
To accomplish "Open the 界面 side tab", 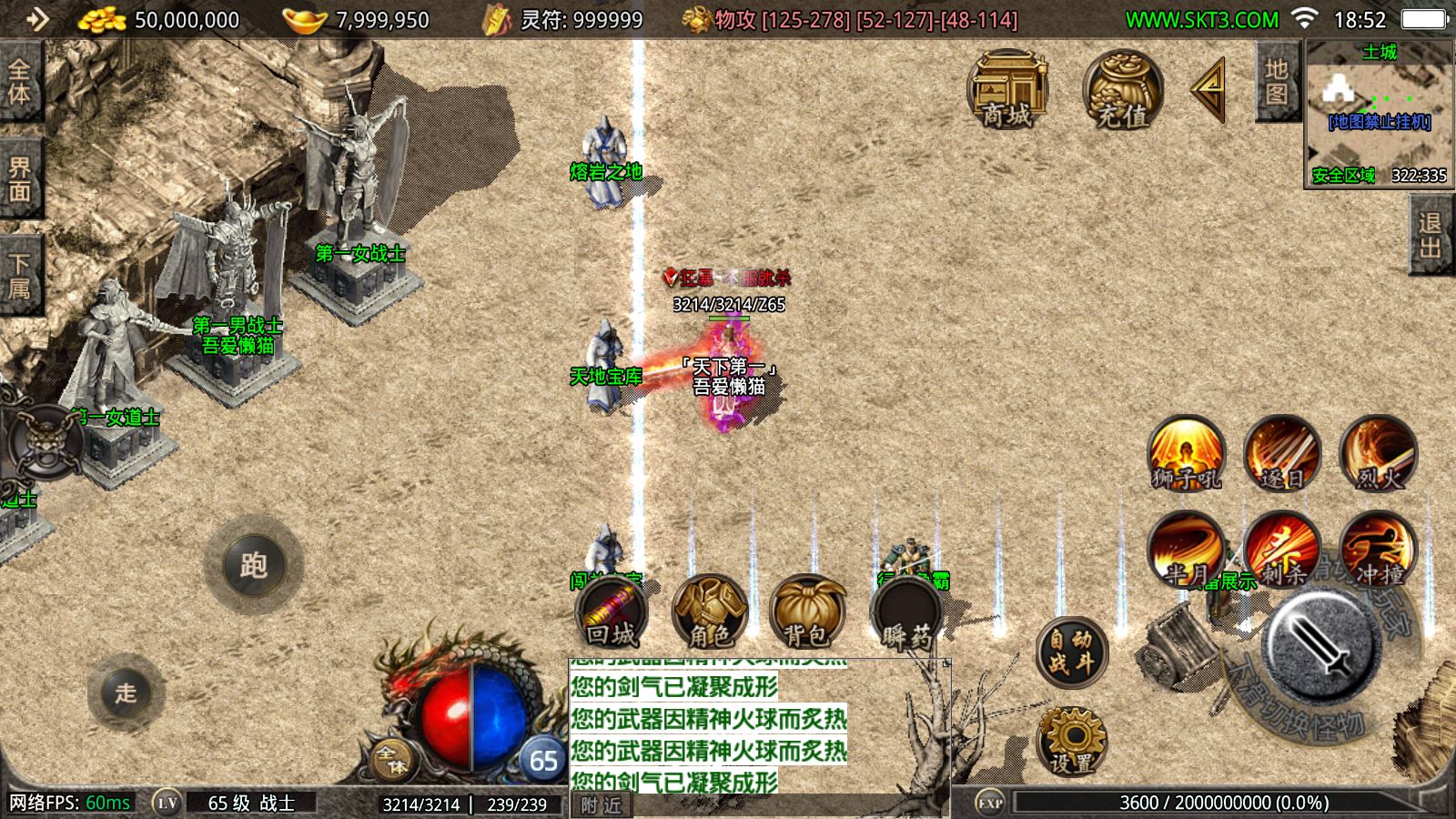I will [19, 179].
